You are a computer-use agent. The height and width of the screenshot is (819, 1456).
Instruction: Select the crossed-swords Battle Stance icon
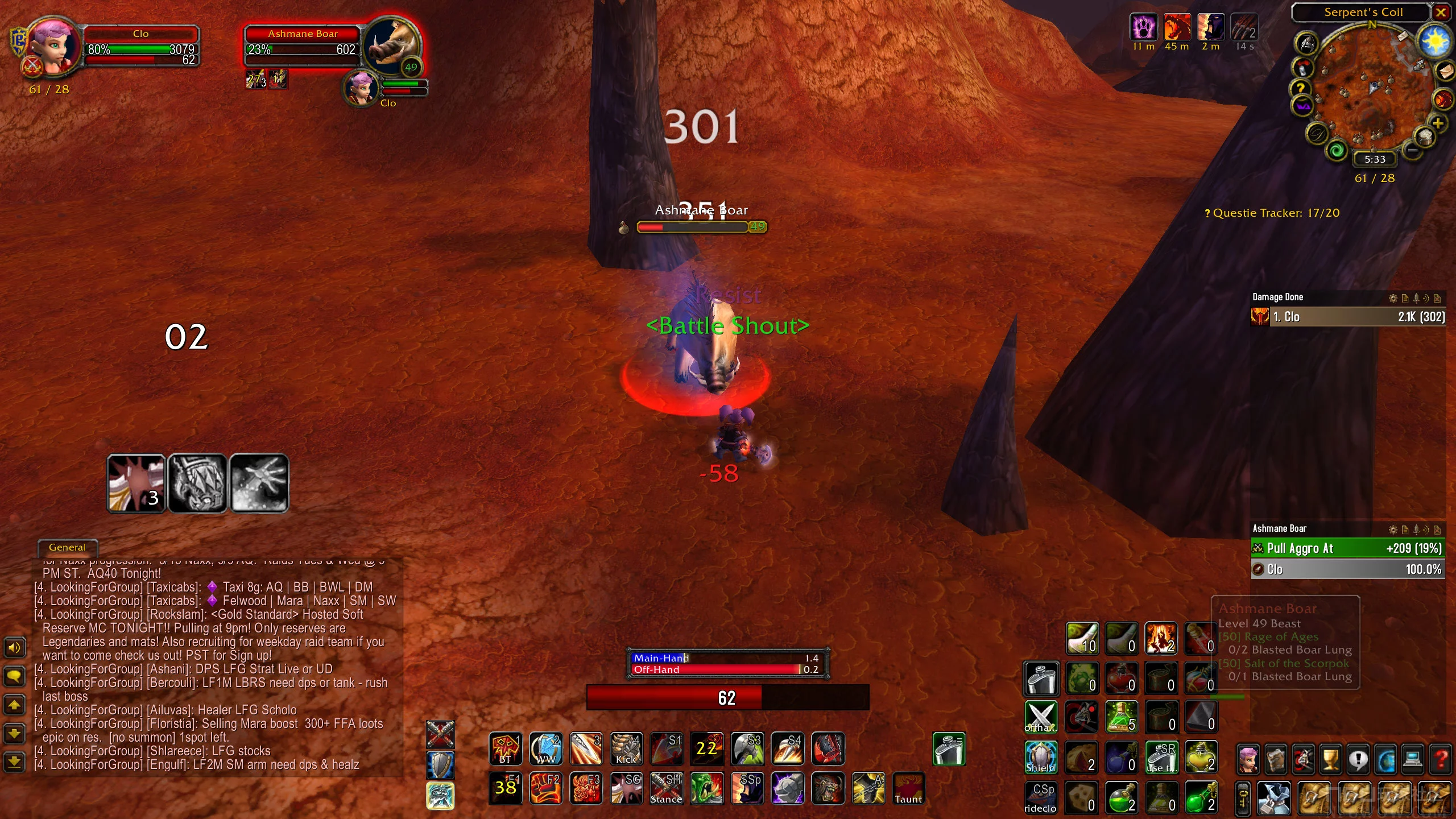click(441, 734)
